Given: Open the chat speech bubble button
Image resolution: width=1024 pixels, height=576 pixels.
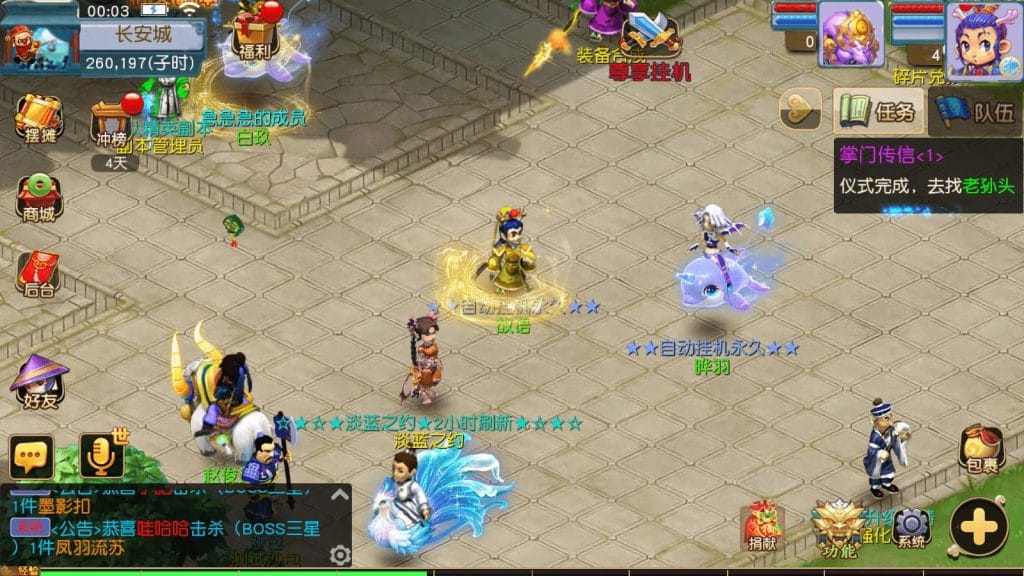Looking at the screenshot, I should pyautogui.click(x=32, y=457).
